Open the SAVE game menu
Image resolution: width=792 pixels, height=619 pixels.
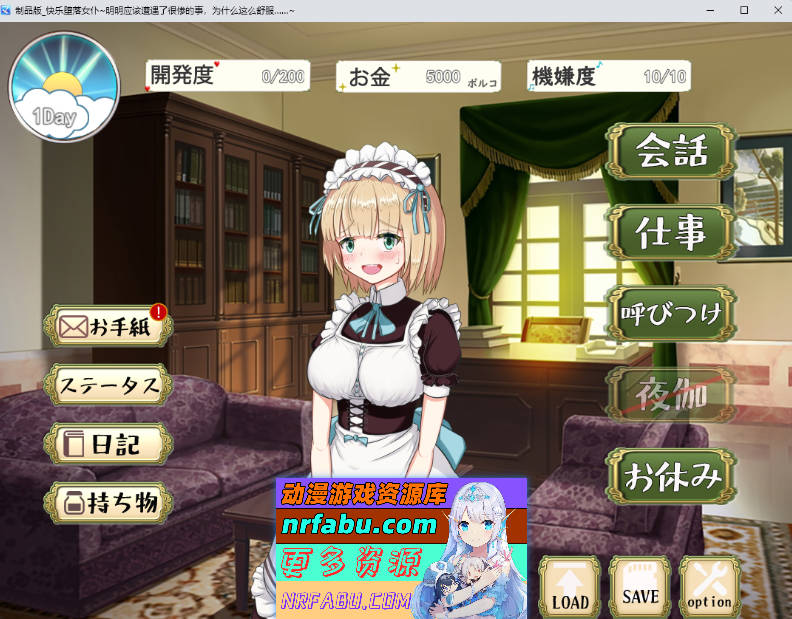pos(640,587)
